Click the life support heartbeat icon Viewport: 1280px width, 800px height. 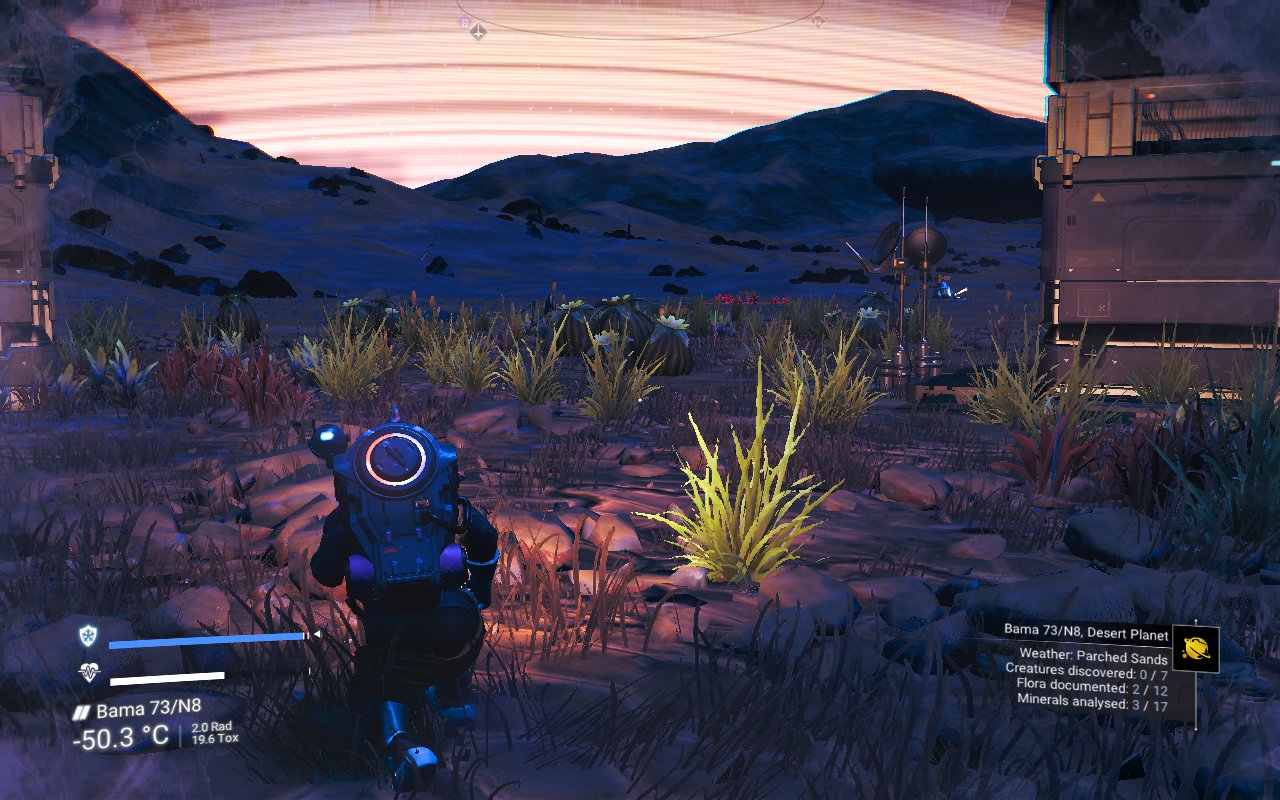(x=89, y=674)
